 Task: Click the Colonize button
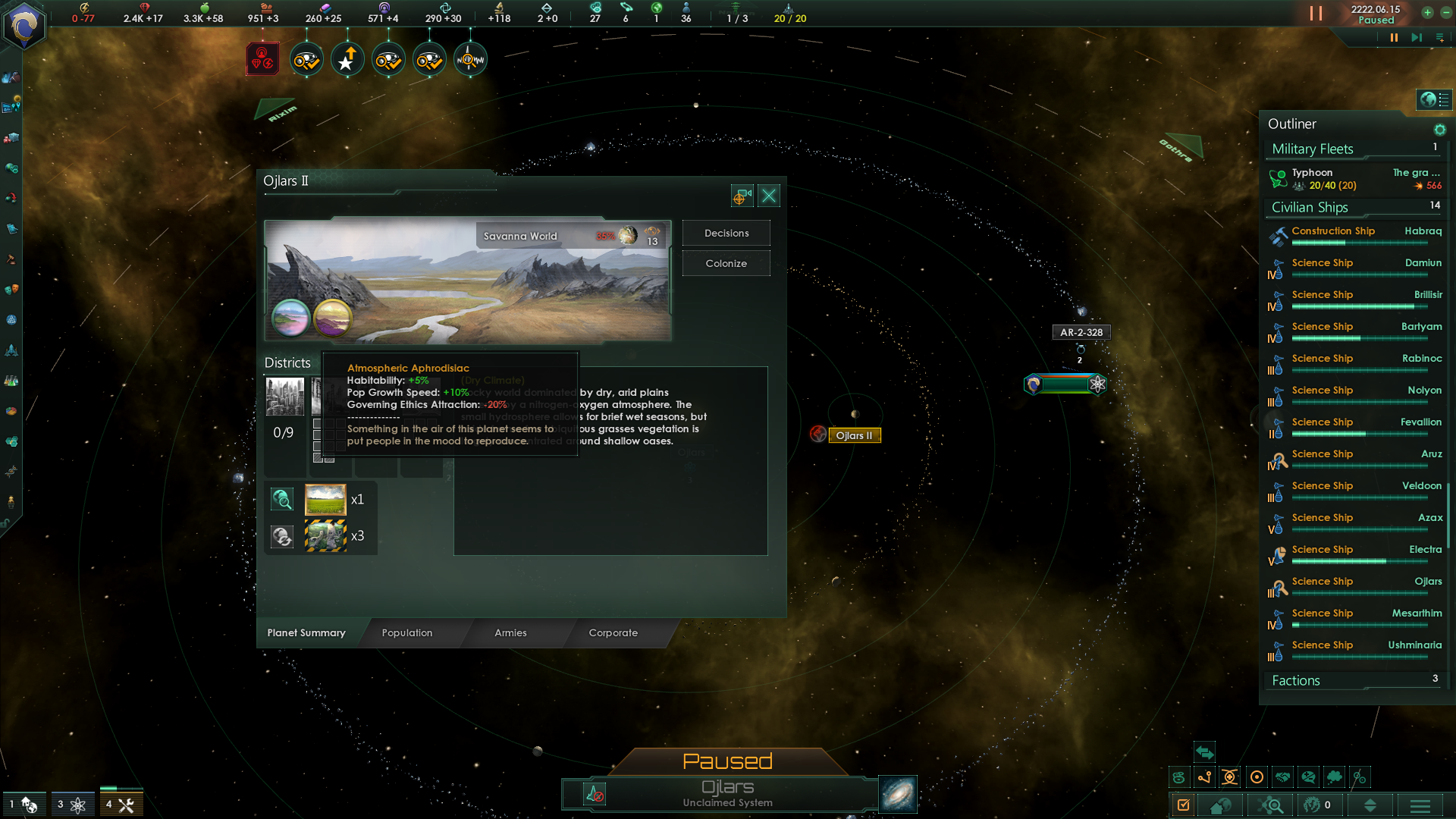[726, 263]
